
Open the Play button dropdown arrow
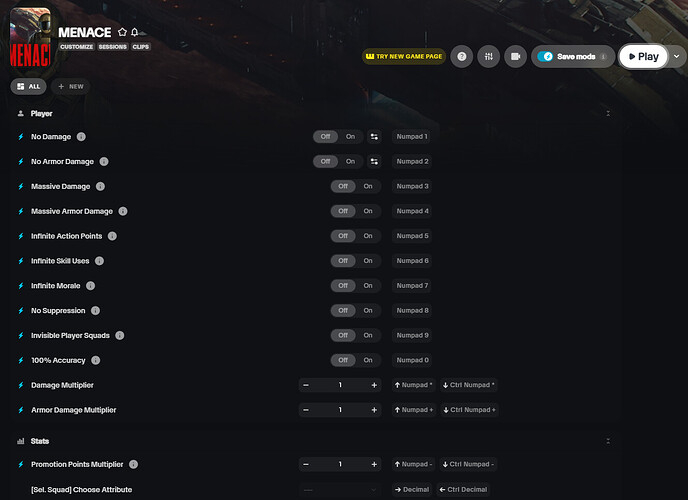point(677,57)
